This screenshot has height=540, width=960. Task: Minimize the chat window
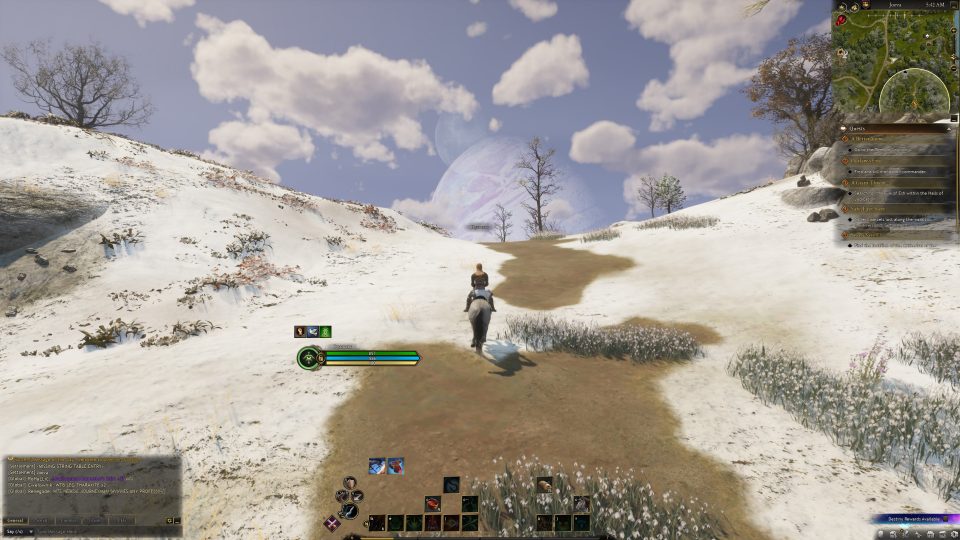point(177,520)
